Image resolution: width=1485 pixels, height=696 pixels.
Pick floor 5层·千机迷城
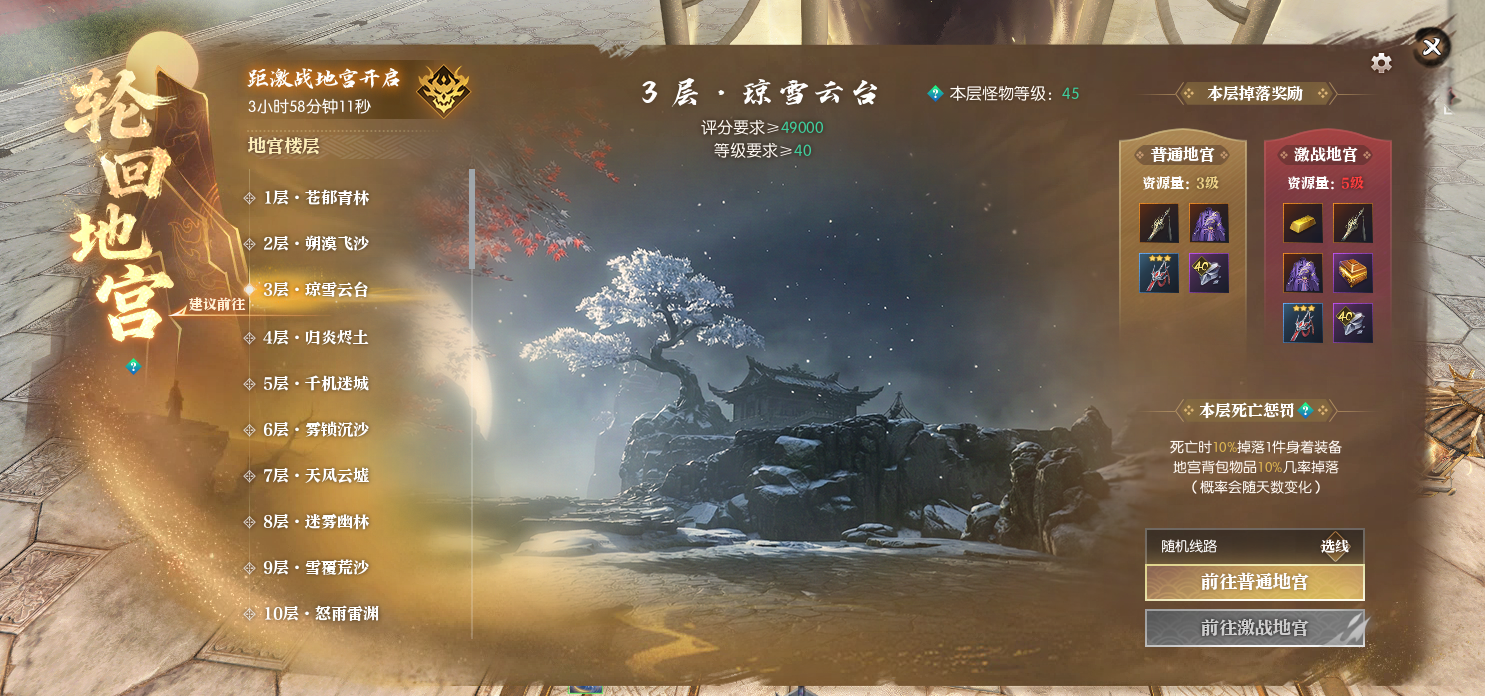(316, 384)
